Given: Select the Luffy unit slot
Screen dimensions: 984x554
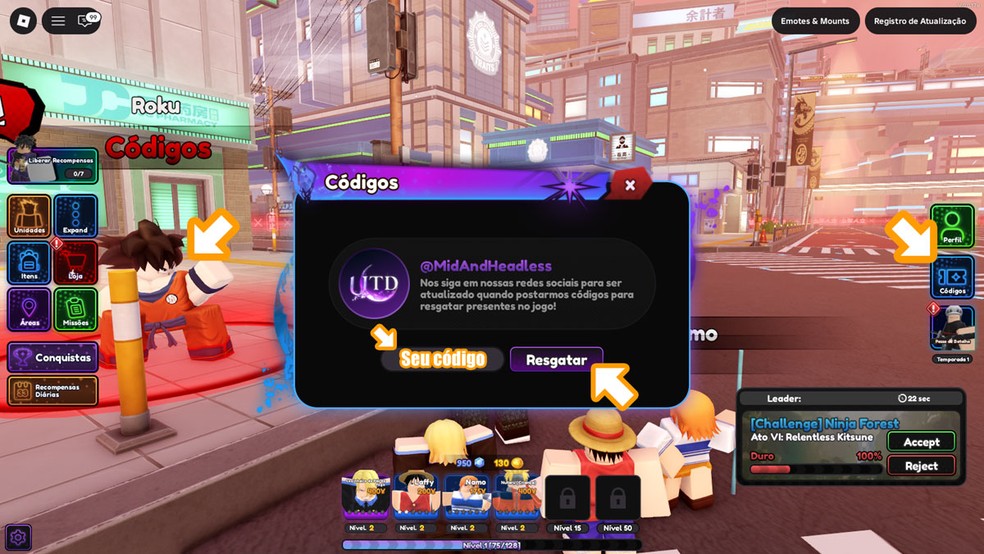Looking at the screenshot, I should click(415, 496).
